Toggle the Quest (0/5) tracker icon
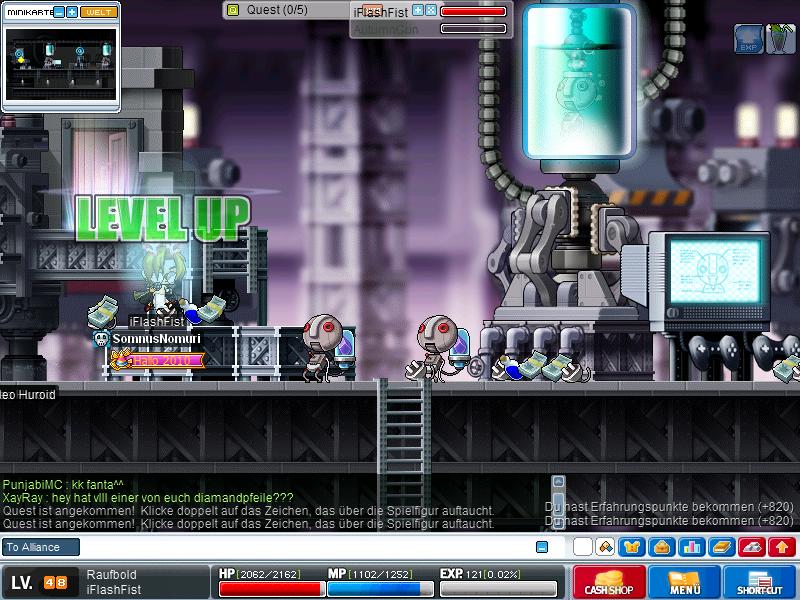The image size is (800, 600). 233,10
